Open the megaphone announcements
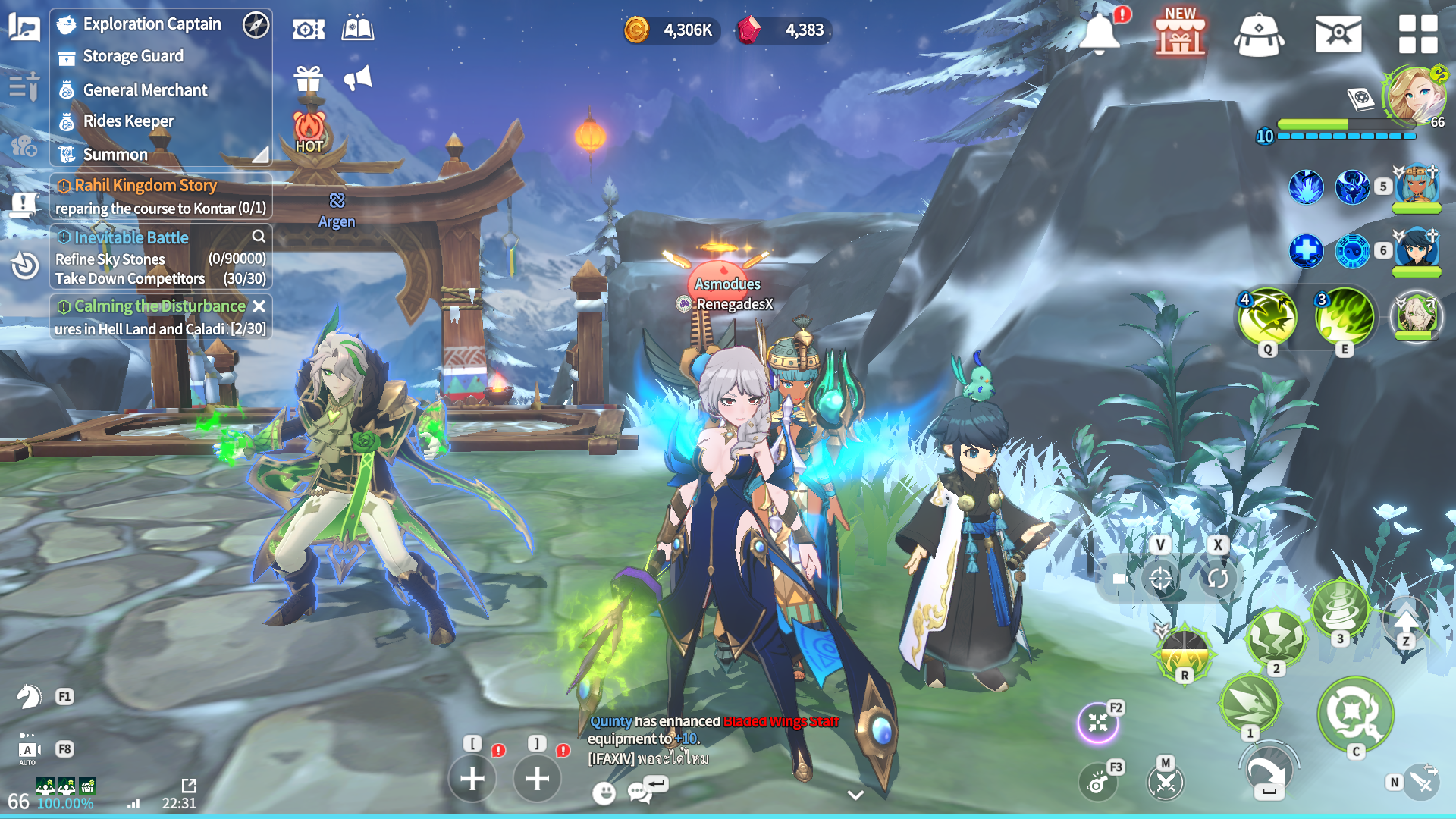The width and height of the screenshot is (1456, 819). coord(358,78)
